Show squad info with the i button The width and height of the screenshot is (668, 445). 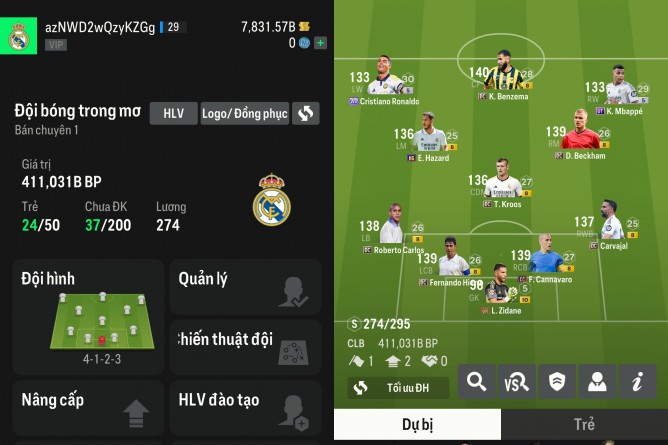pos(636,380)
